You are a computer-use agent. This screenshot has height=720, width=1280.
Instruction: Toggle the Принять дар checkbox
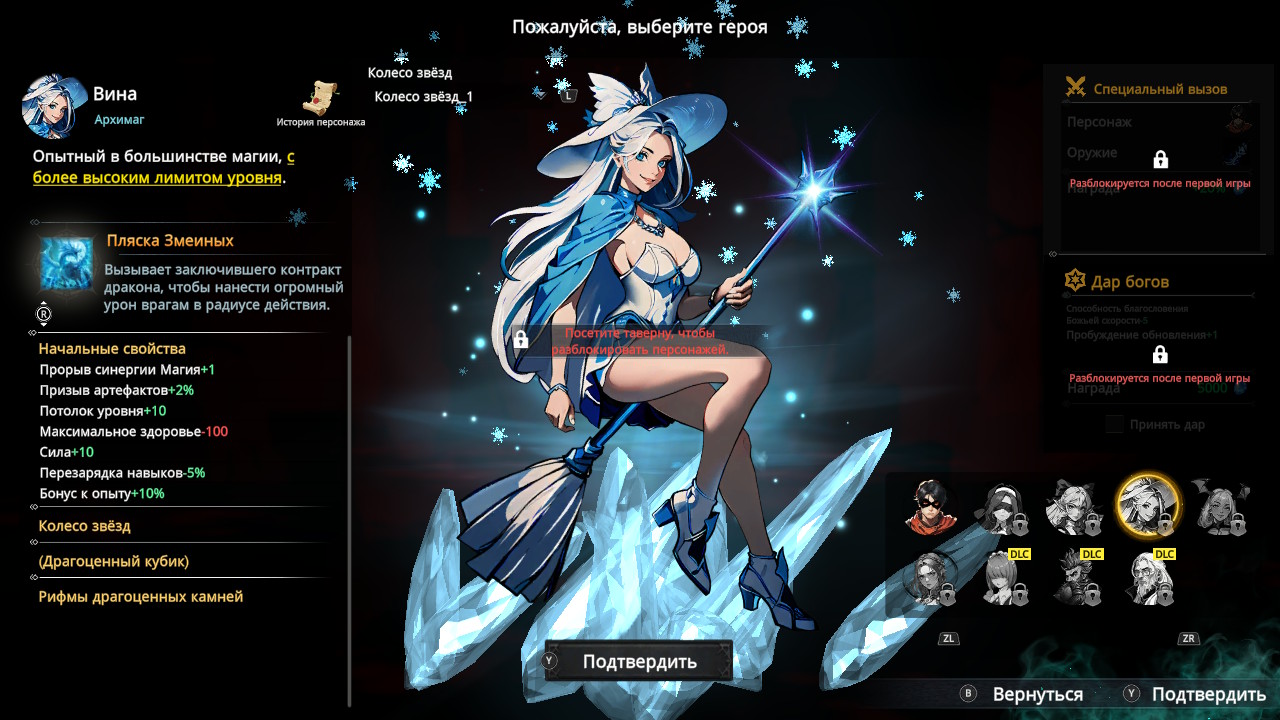(1115, 425)
